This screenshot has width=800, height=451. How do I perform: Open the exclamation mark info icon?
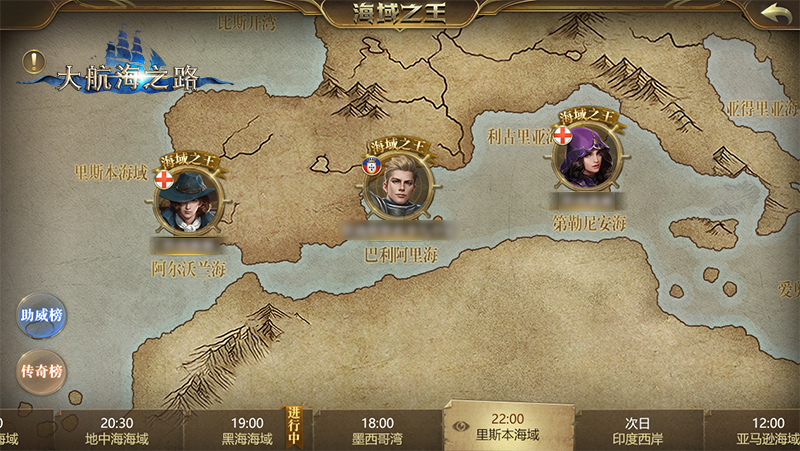[34, 62]
